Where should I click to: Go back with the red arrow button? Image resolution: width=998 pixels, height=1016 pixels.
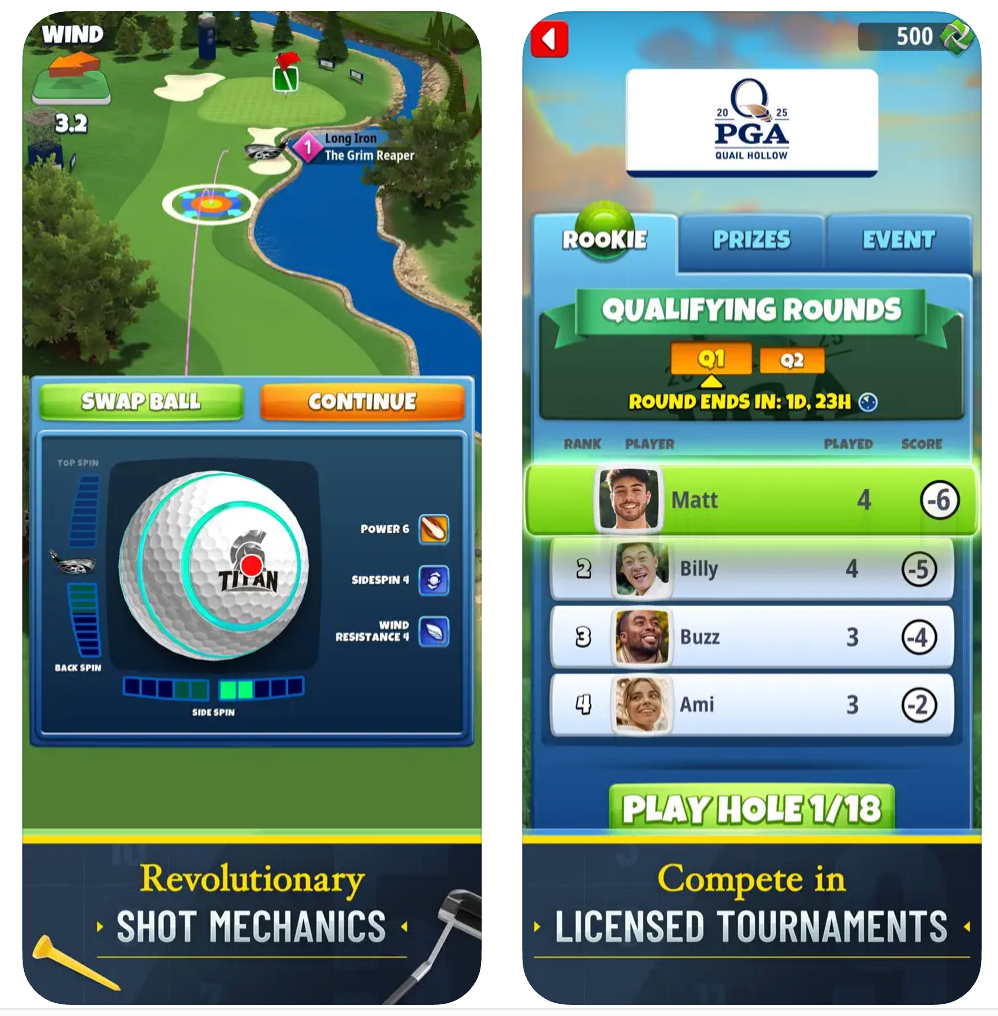(549, 39)
